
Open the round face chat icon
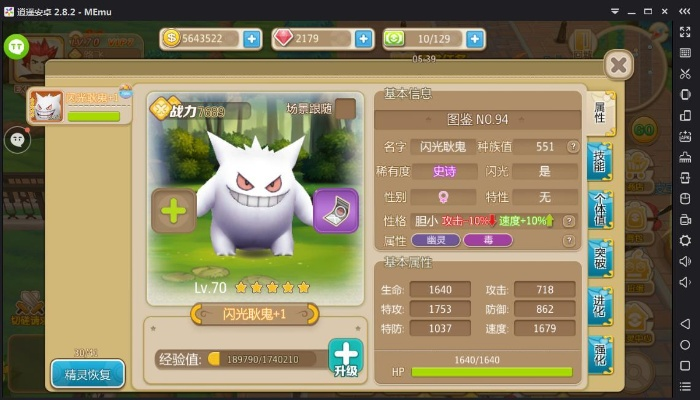point(17,138)
